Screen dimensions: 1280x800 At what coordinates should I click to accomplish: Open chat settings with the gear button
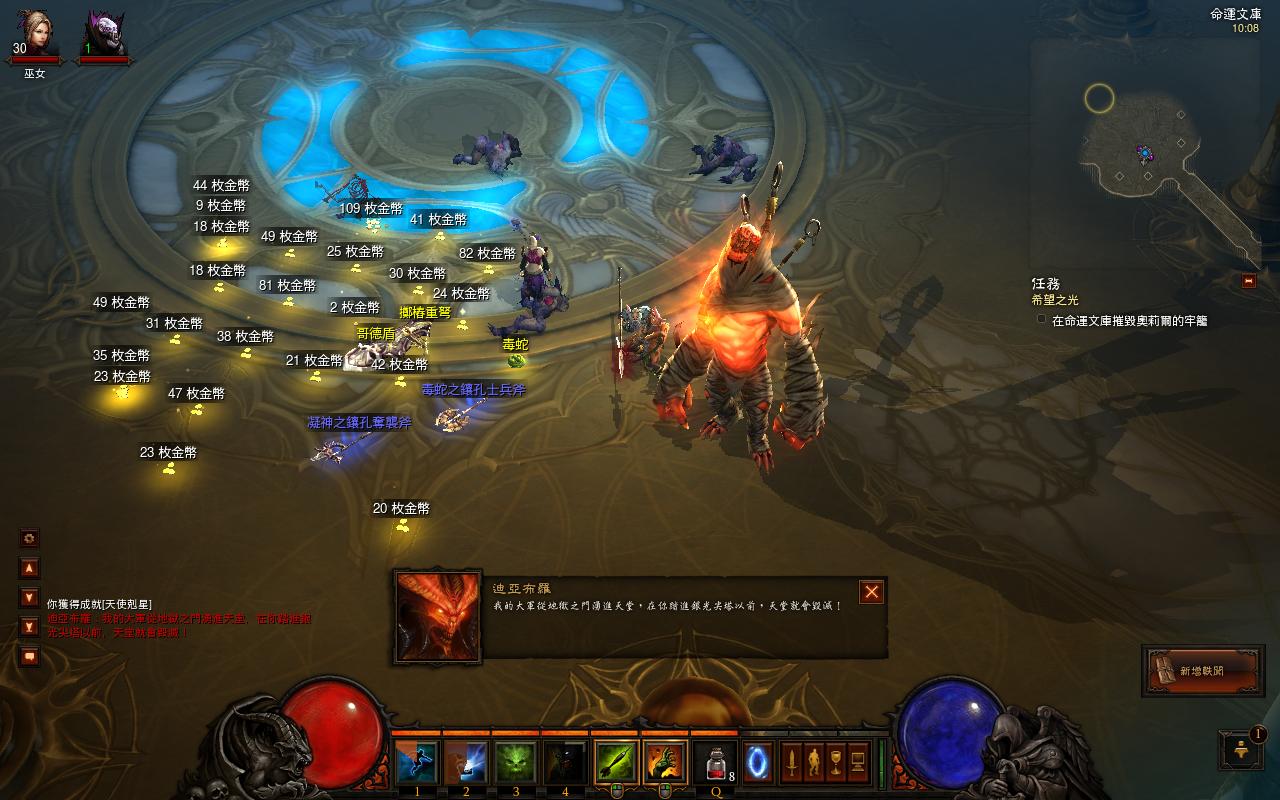(30, 538)
